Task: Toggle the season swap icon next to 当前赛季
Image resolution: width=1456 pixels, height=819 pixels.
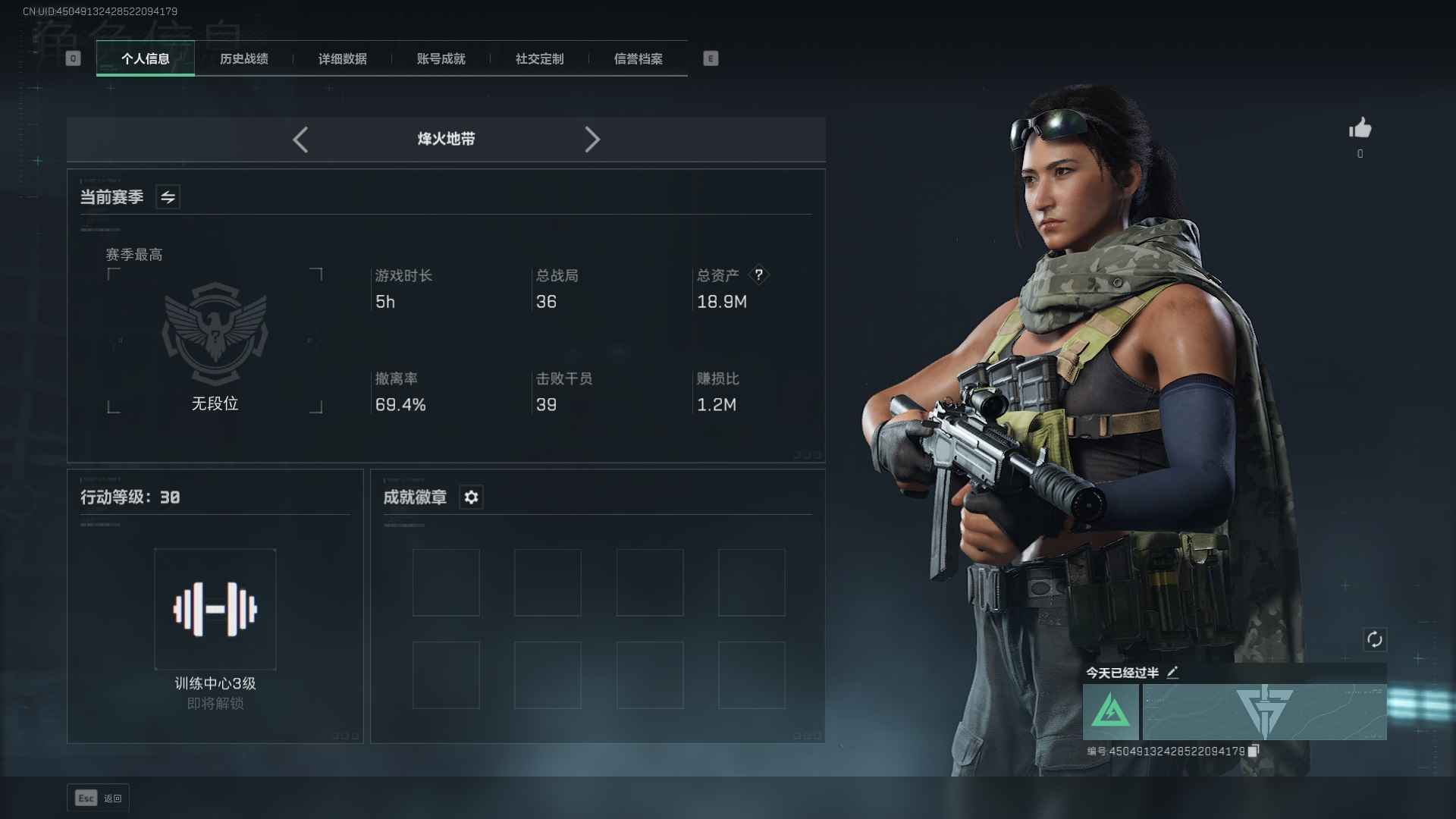Action: [x=168, y=197]
